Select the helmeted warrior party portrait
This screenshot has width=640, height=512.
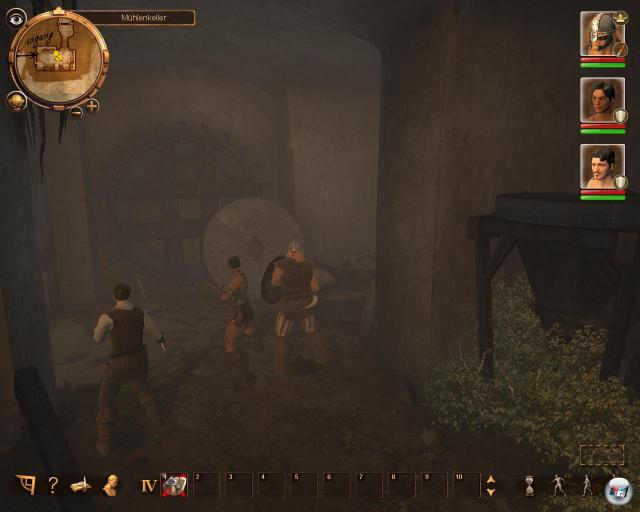602,34
